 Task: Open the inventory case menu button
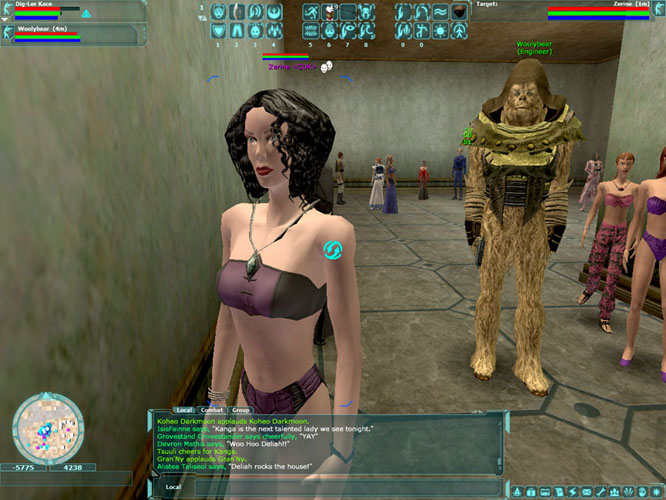[532, 491]
